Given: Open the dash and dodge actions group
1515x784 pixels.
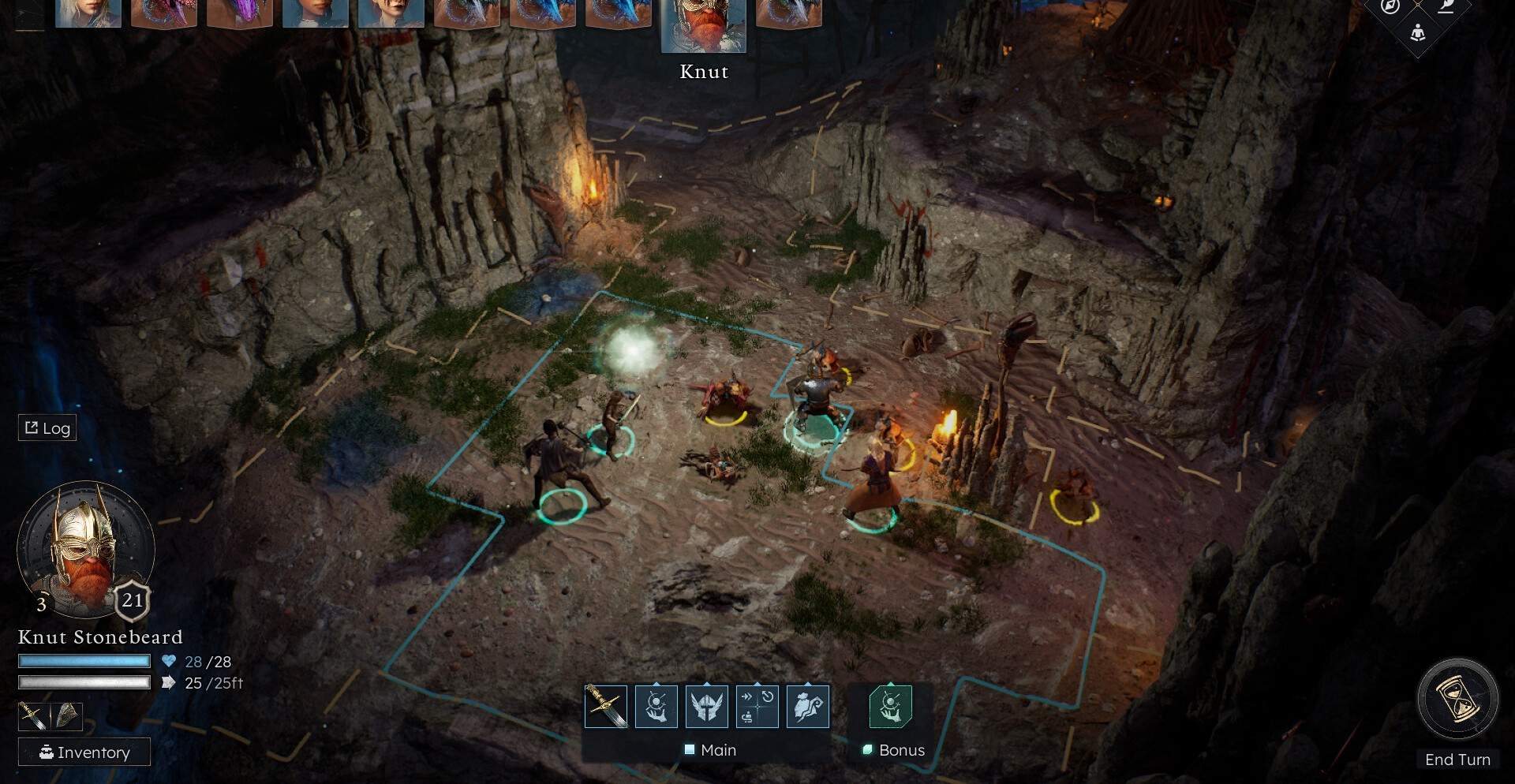Looking at the screenshot, I should [x=757, y=706].
